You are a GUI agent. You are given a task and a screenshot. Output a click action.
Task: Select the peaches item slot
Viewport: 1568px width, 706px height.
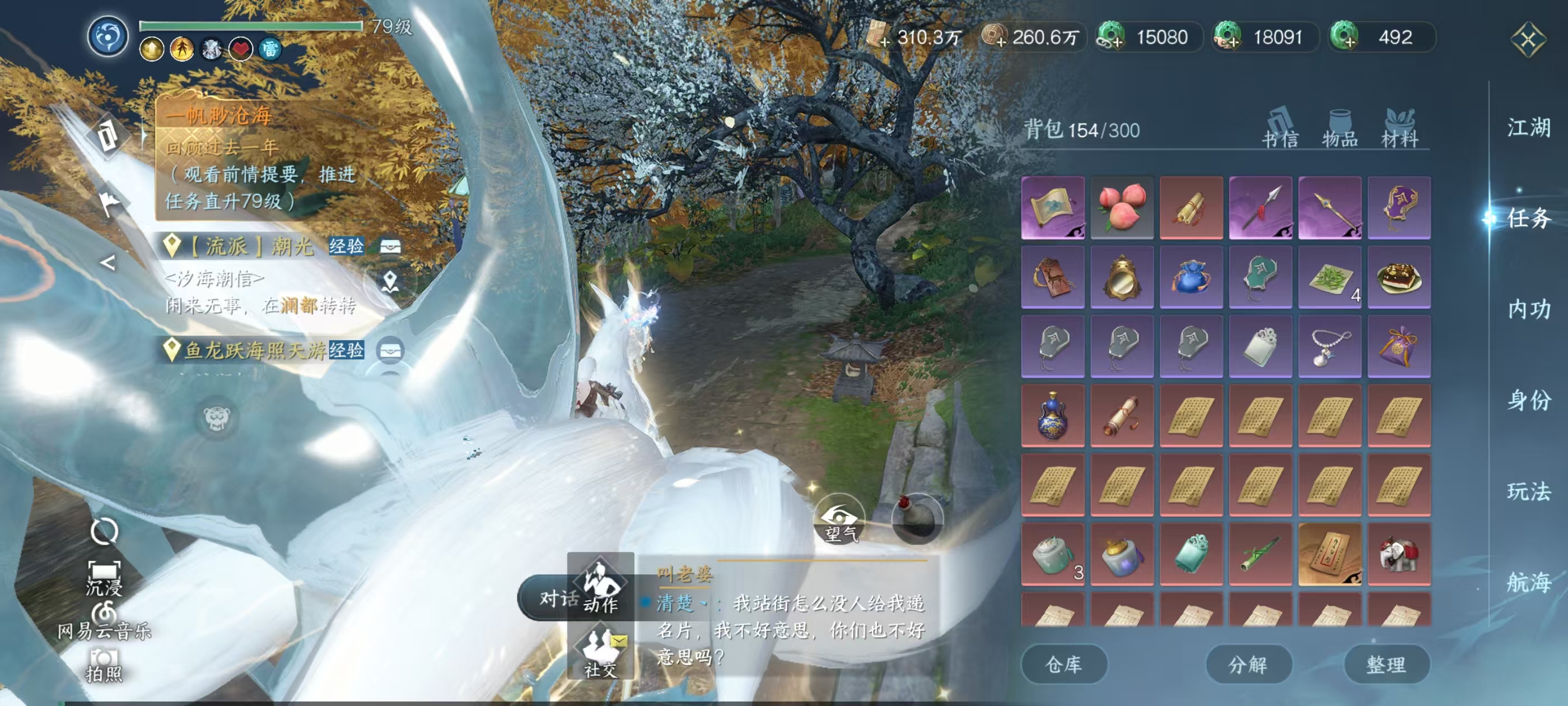tap(1122, 208)
